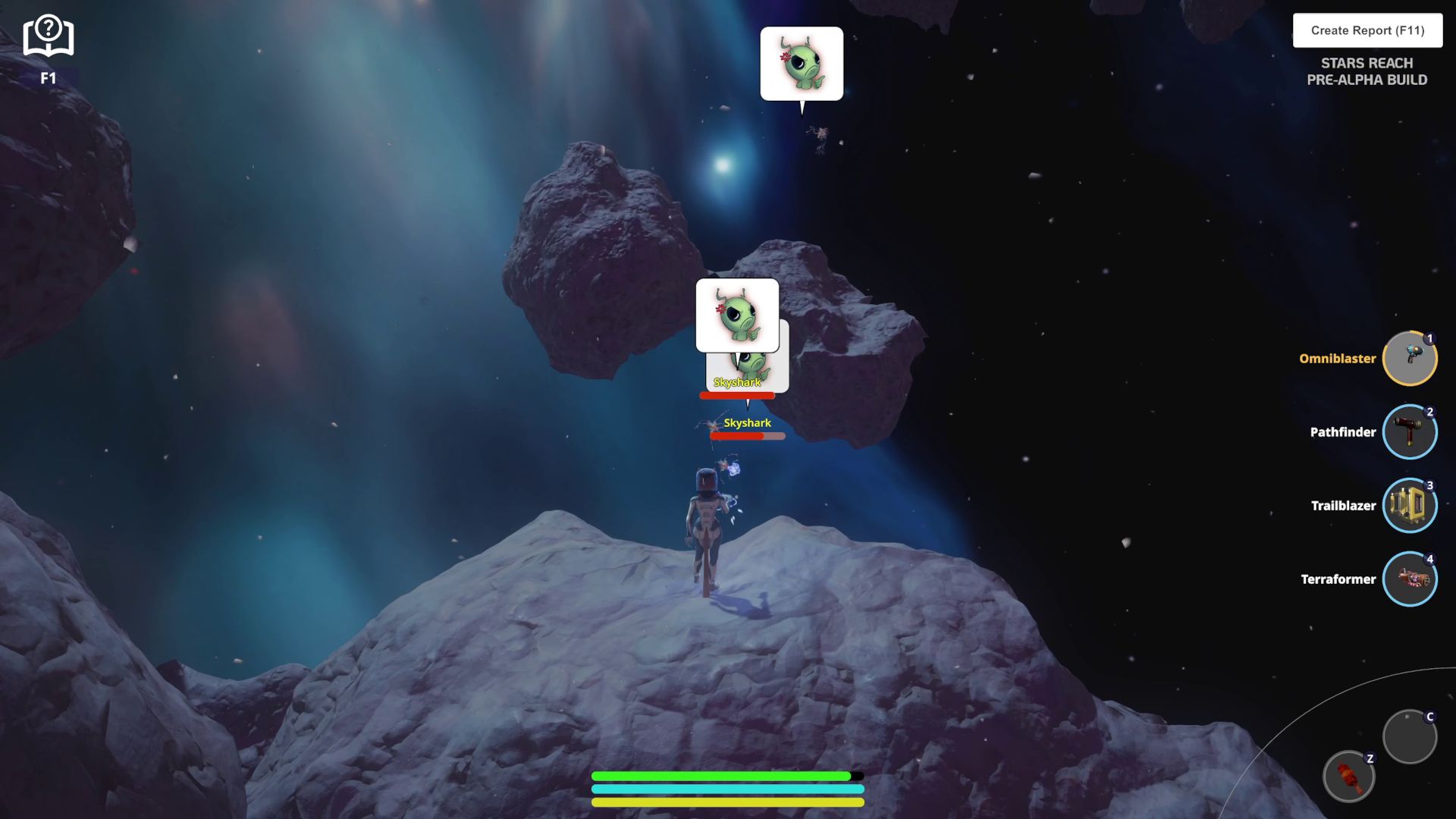
Task: Open the help guide book icon
Action: 48,37
